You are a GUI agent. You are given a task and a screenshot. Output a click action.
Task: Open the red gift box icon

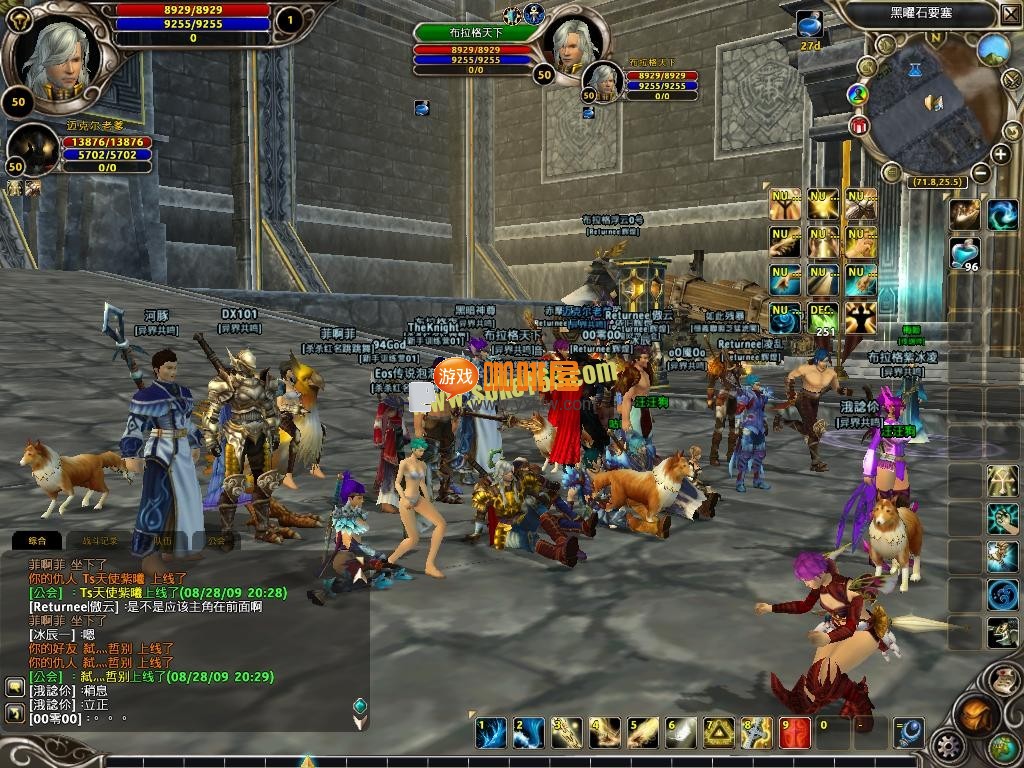point(859,126)
